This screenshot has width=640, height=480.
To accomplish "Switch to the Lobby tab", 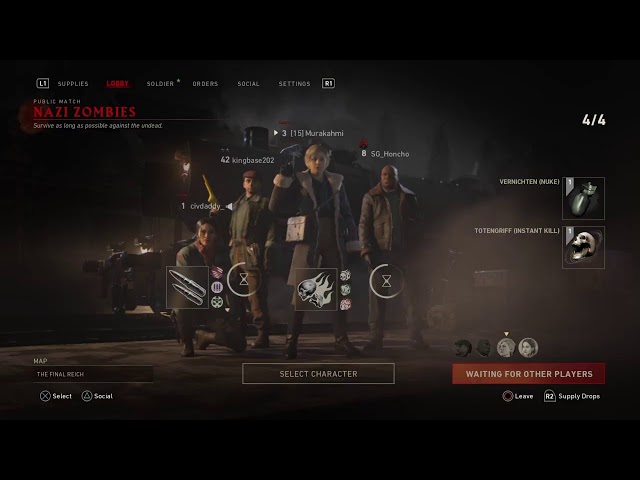I will click(117, 84).
